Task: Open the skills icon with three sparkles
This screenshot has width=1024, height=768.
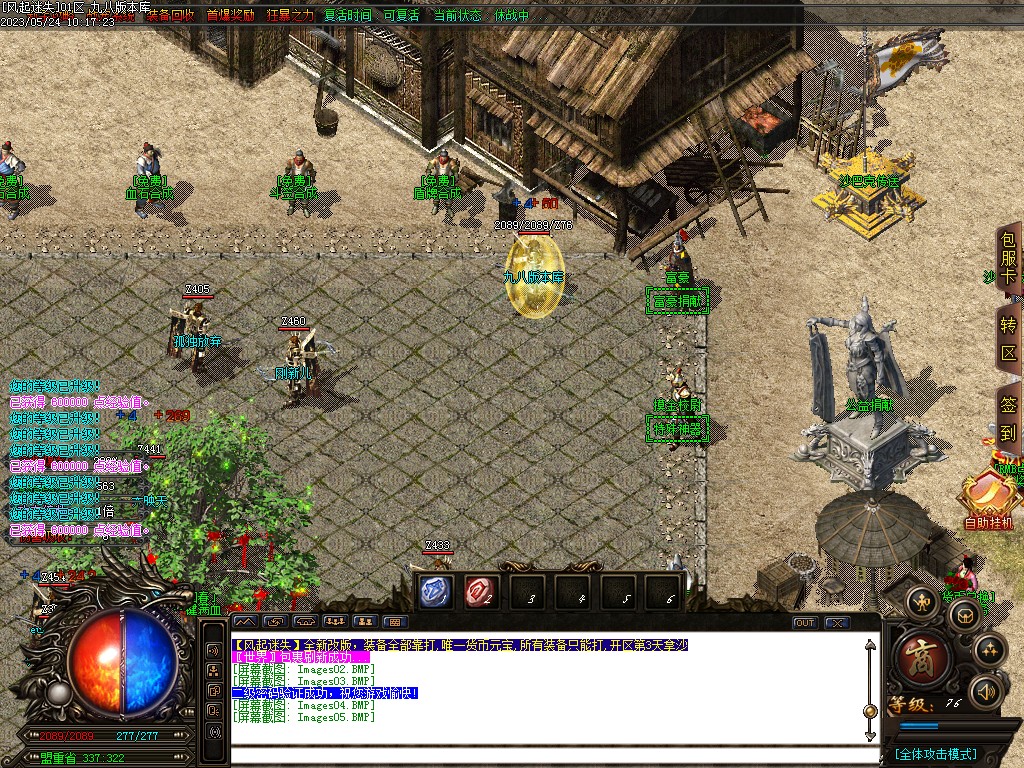Action: pyautogui.click(x=989, y=649)
